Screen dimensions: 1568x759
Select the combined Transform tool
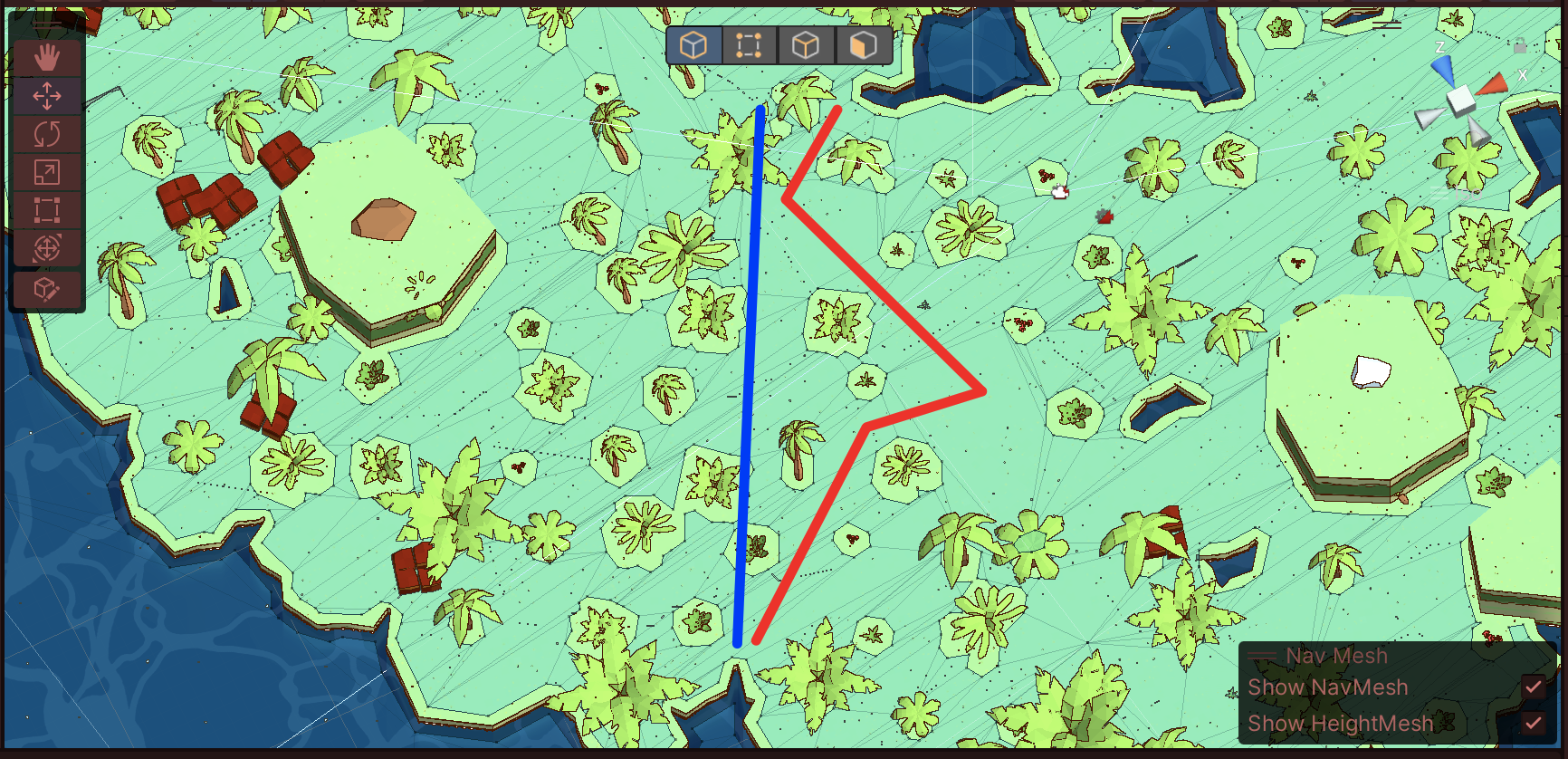point(47,248)
